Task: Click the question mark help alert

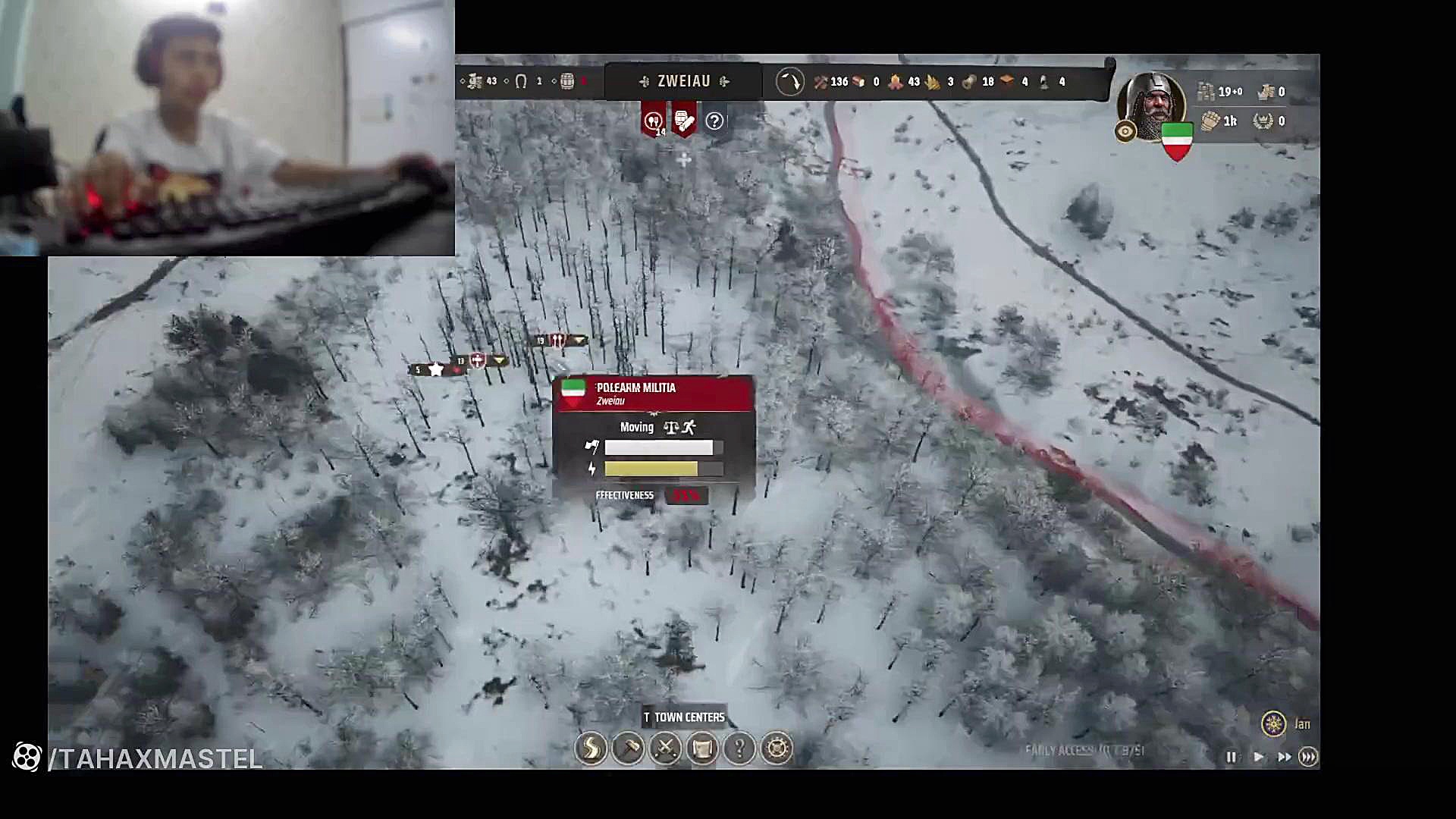Action: point(714,121)
